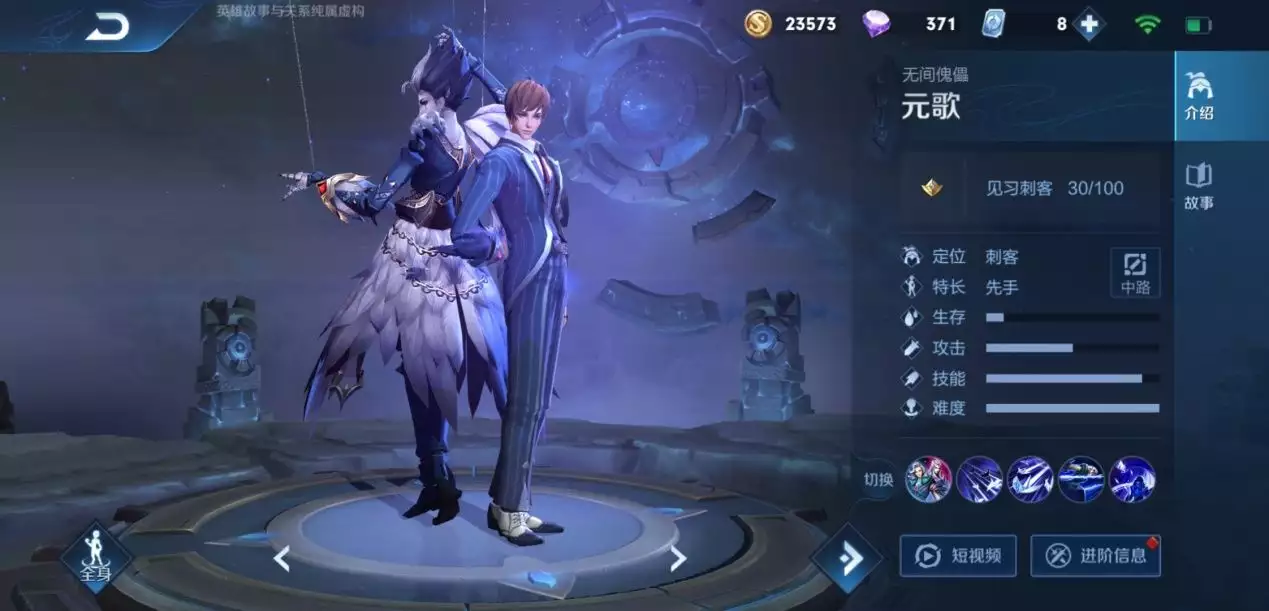Viewport: 1269px width, 611px height.
Task: Toggle the 全身 full body view
Action: [x=96, y=556]
